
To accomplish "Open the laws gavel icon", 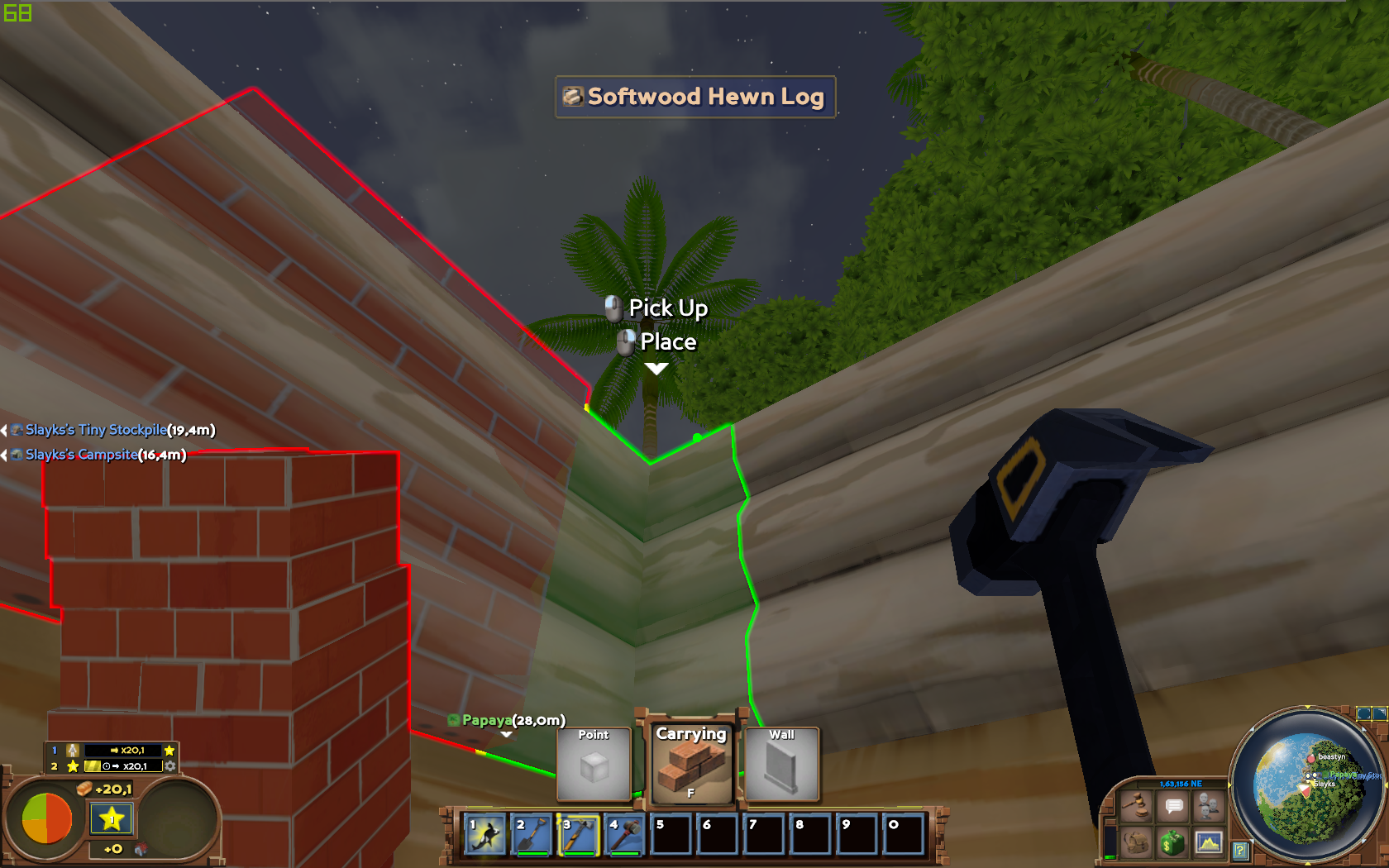I will [1135, 804].
